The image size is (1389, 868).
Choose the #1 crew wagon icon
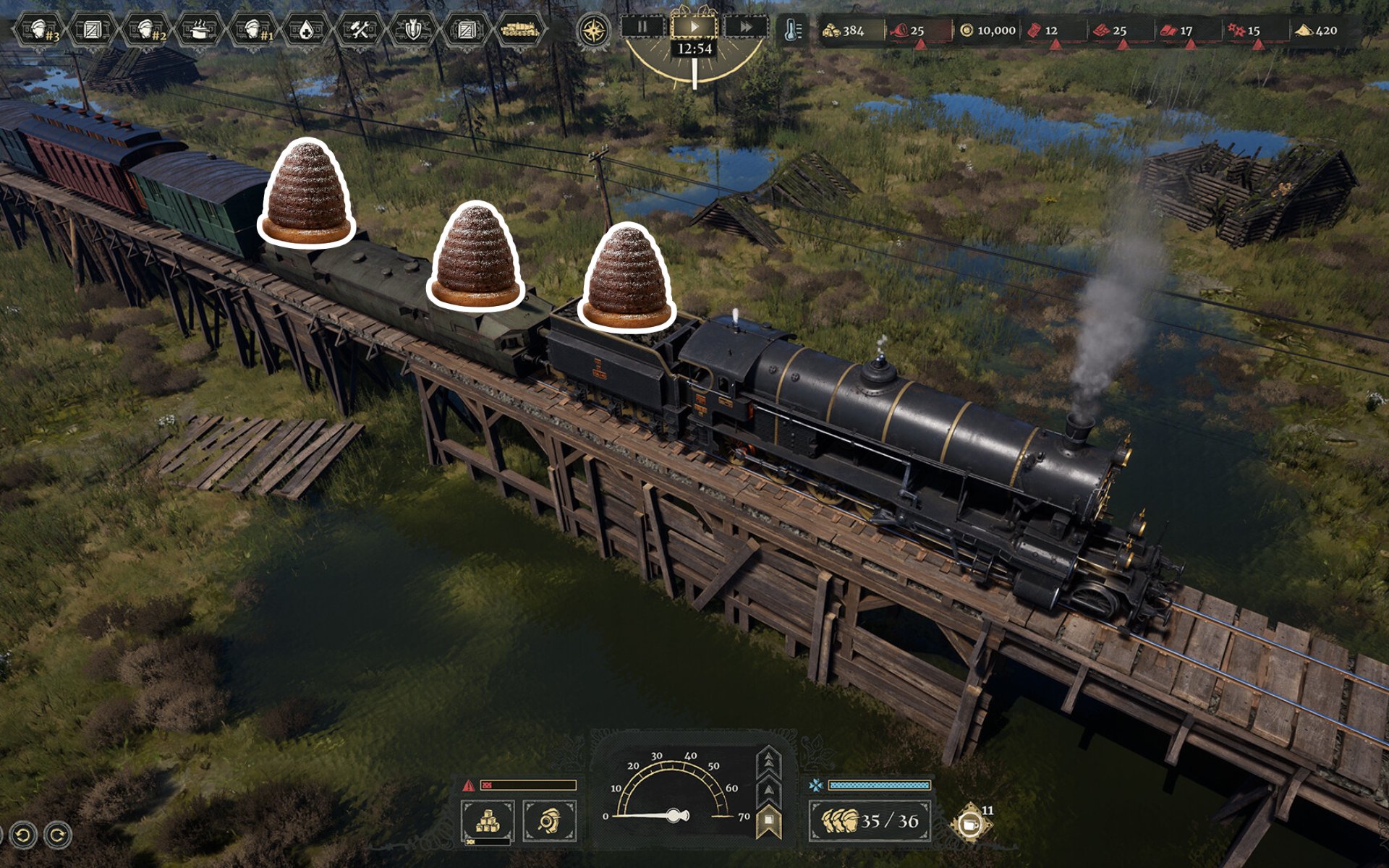tap(253, 30)
